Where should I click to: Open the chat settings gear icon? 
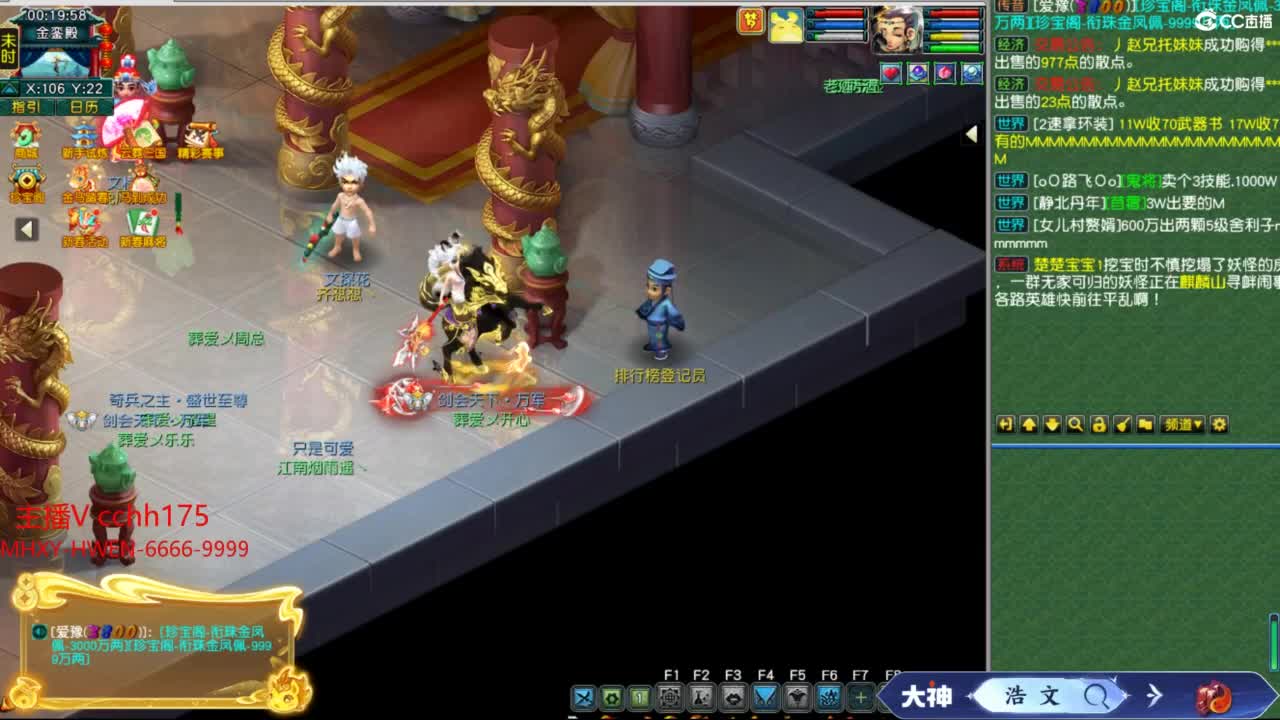[1219, 424]
